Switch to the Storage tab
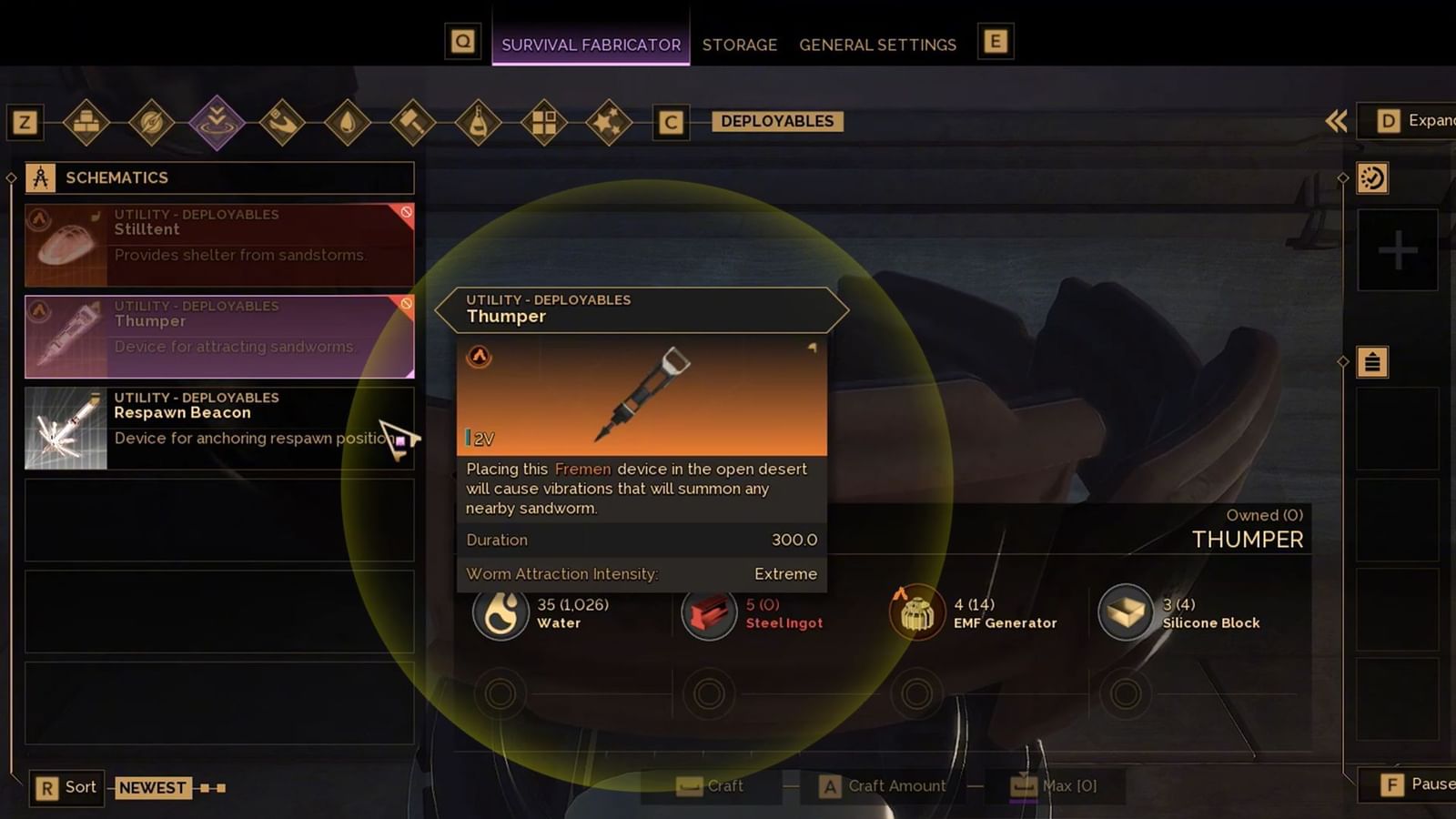The image size is (1456, 819). 740,45
